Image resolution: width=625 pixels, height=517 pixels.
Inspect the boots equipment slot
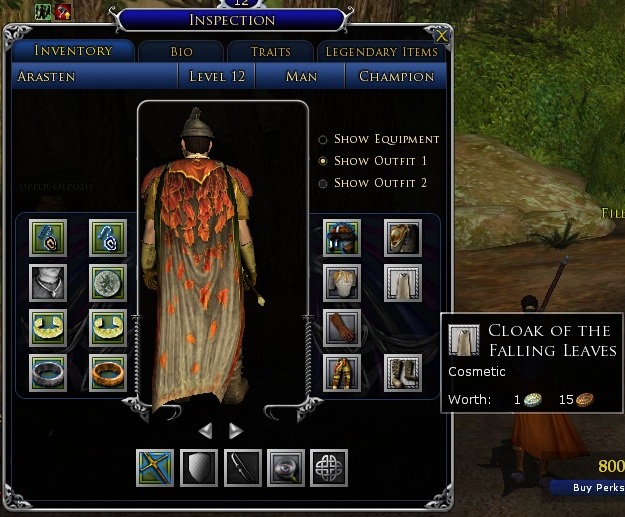click(x=403, y=372)
